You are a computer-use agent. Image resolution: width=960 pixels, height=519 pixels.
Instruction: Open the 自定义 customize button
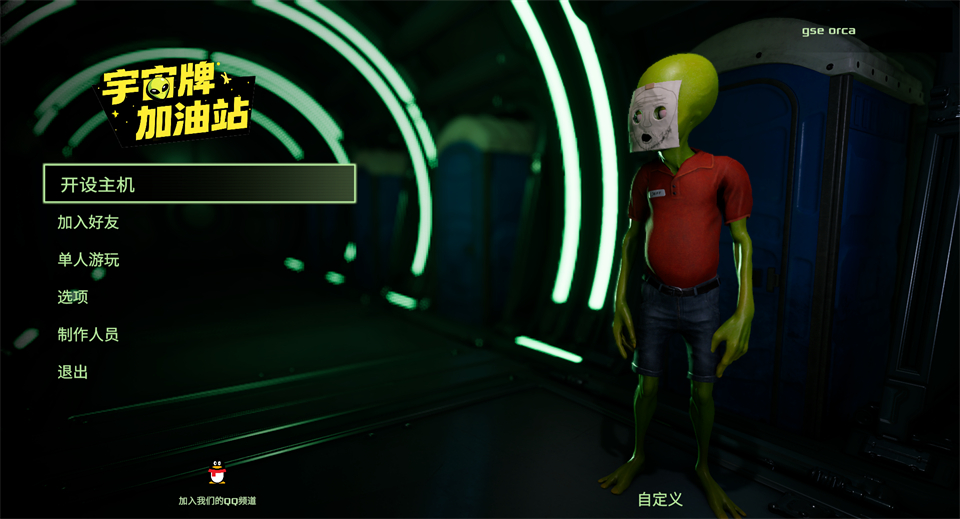[x=660, y=499]
